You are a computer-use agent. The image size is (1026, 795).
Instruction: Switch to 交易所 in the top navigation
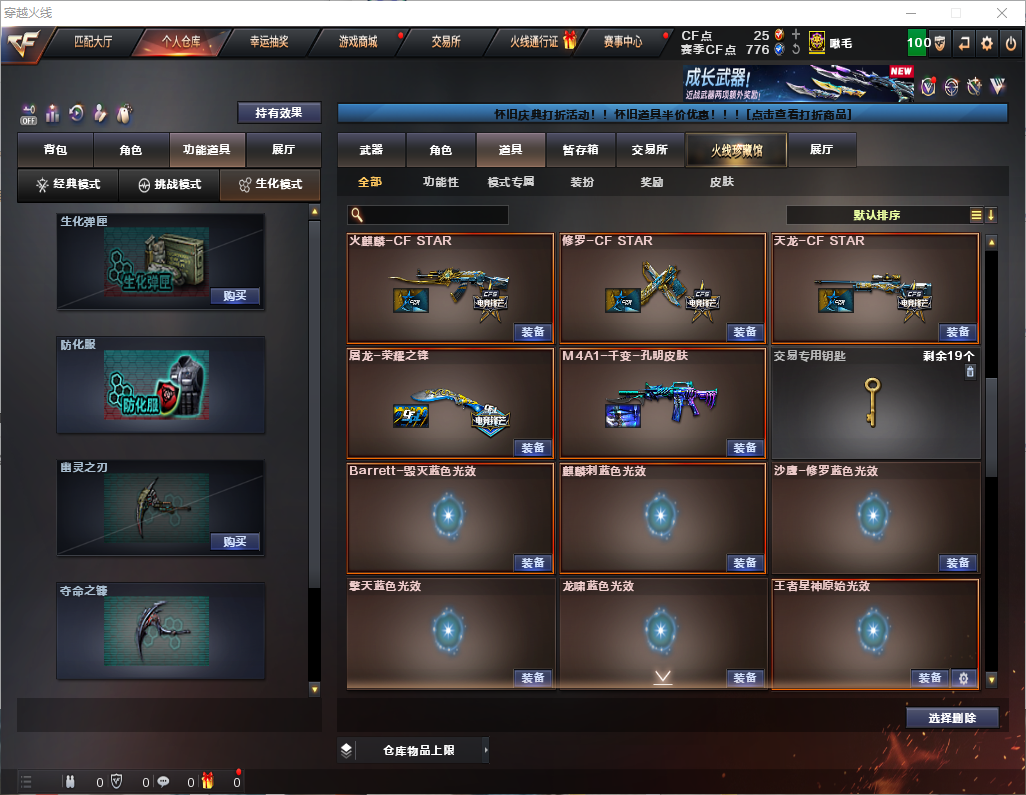[x=446, y=42]
